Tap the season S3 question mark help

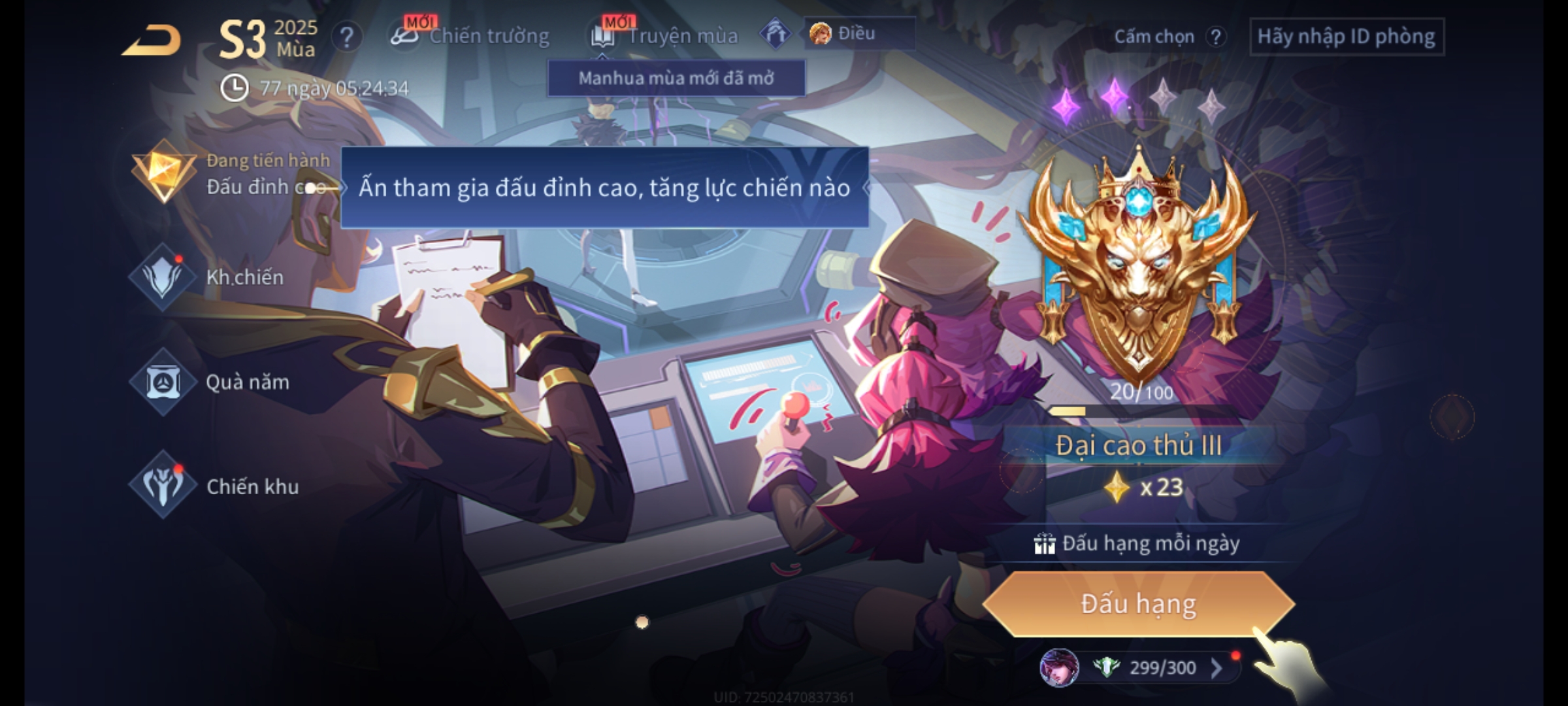[347, 37]
